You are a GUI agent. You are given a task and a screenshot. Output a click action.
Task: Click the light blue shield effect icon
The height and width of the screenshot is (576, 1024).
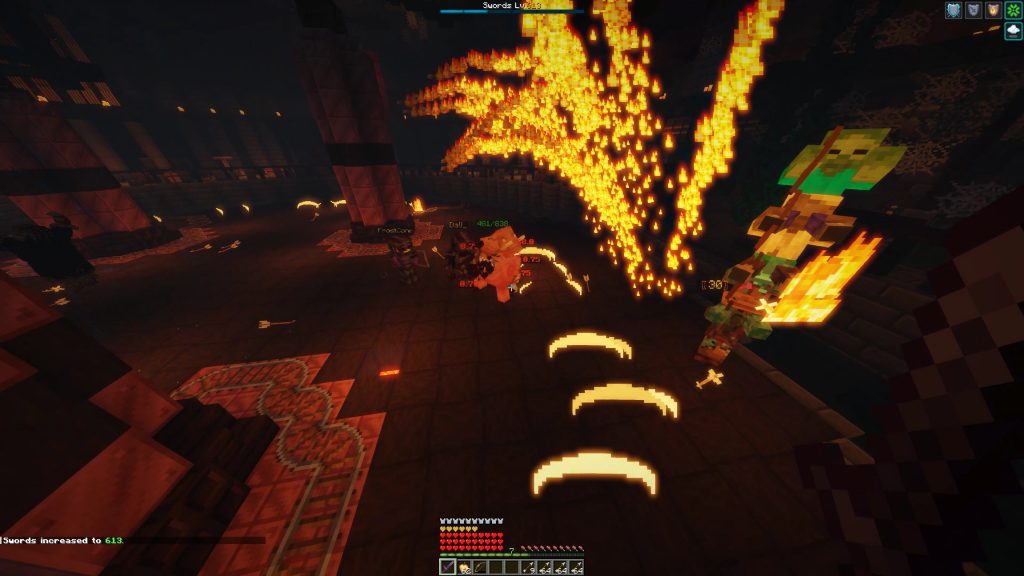953,10
